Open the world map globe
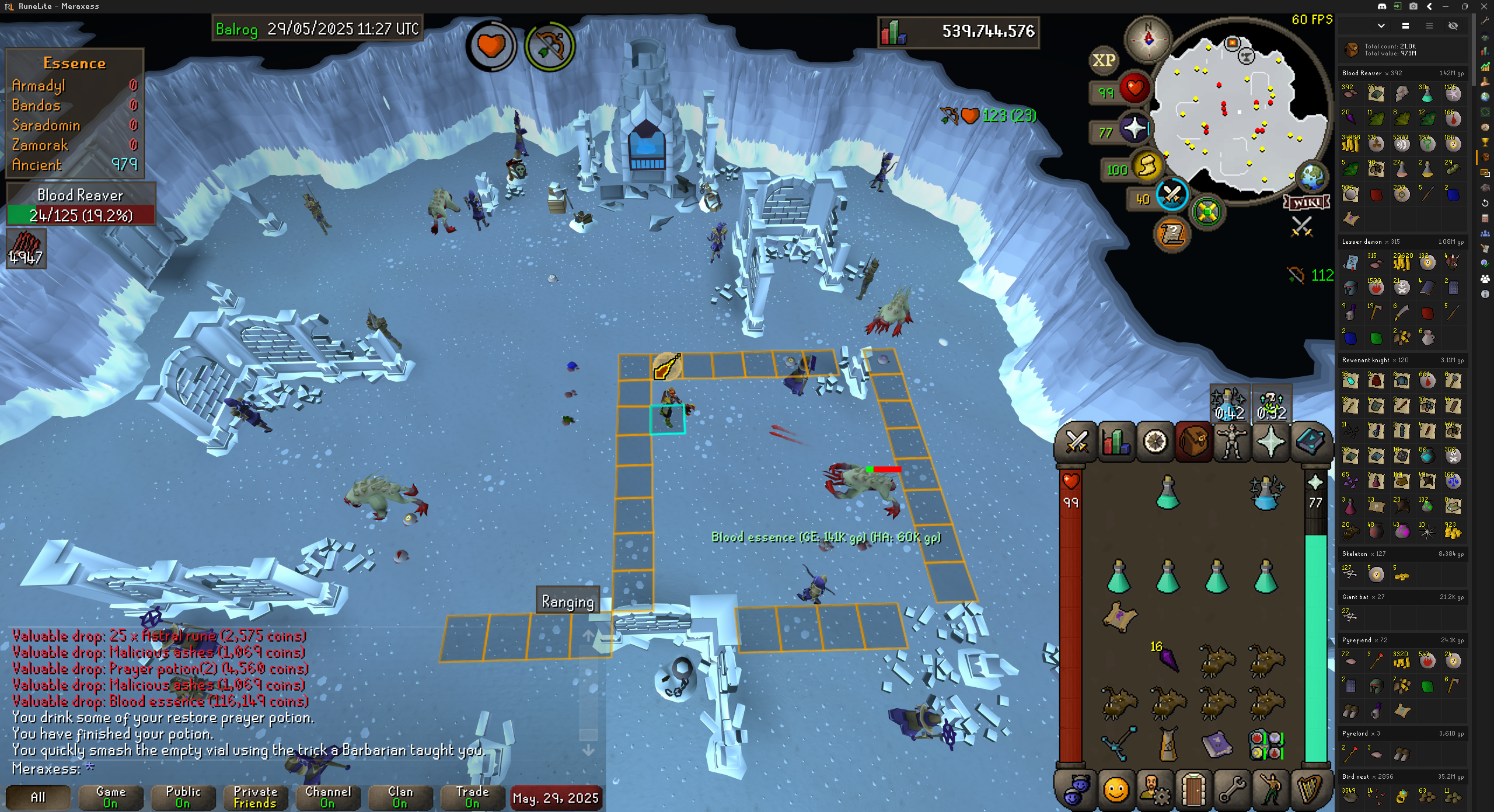Viewport: 1494px width, 812px height. 1312,176
